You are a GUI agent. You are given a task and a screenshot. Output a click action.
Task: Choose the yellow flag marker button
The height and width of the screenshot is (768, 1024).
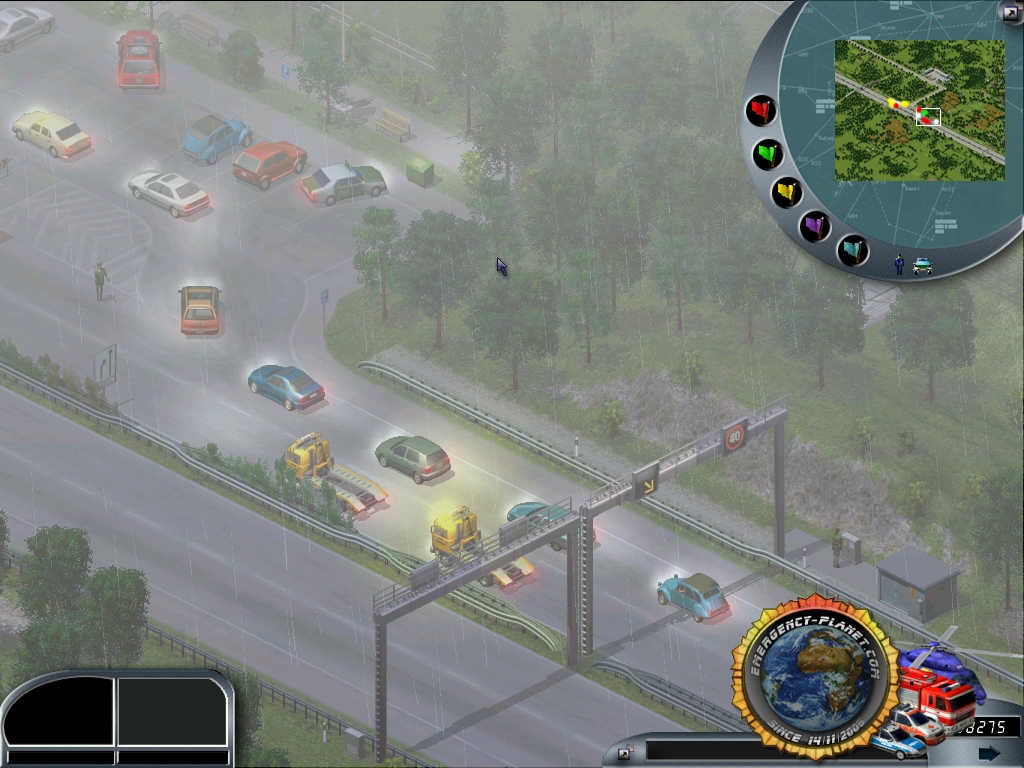point(787,192)
